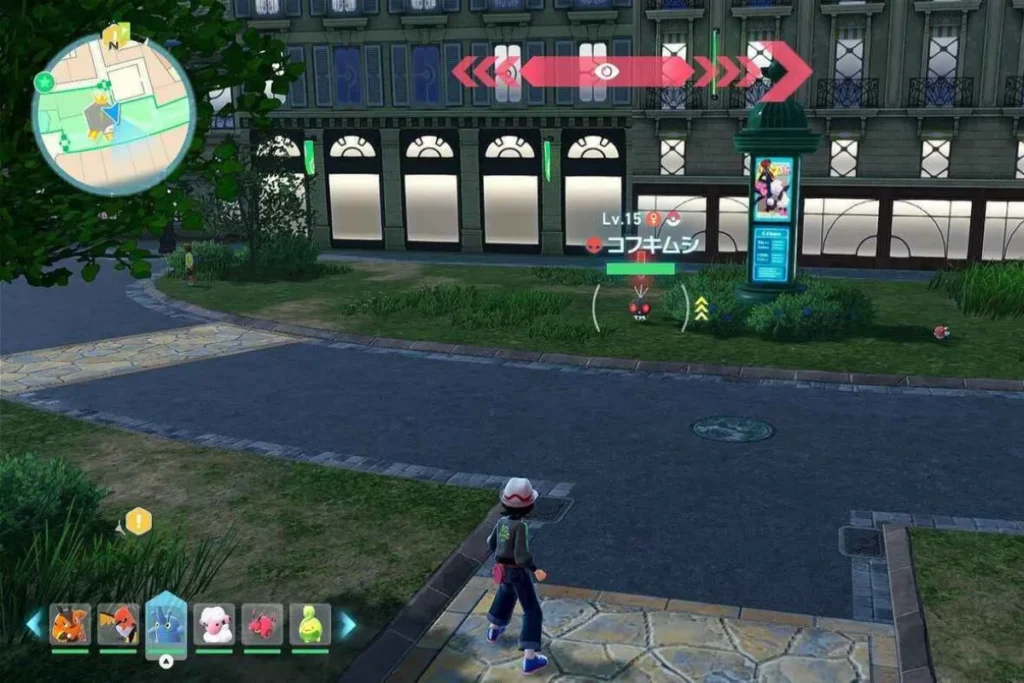Image resolution: width=1024 pixels, height=683 pixels.
Task: Select the highlighted blue Heracross slot
Action: tap(166, 622)
